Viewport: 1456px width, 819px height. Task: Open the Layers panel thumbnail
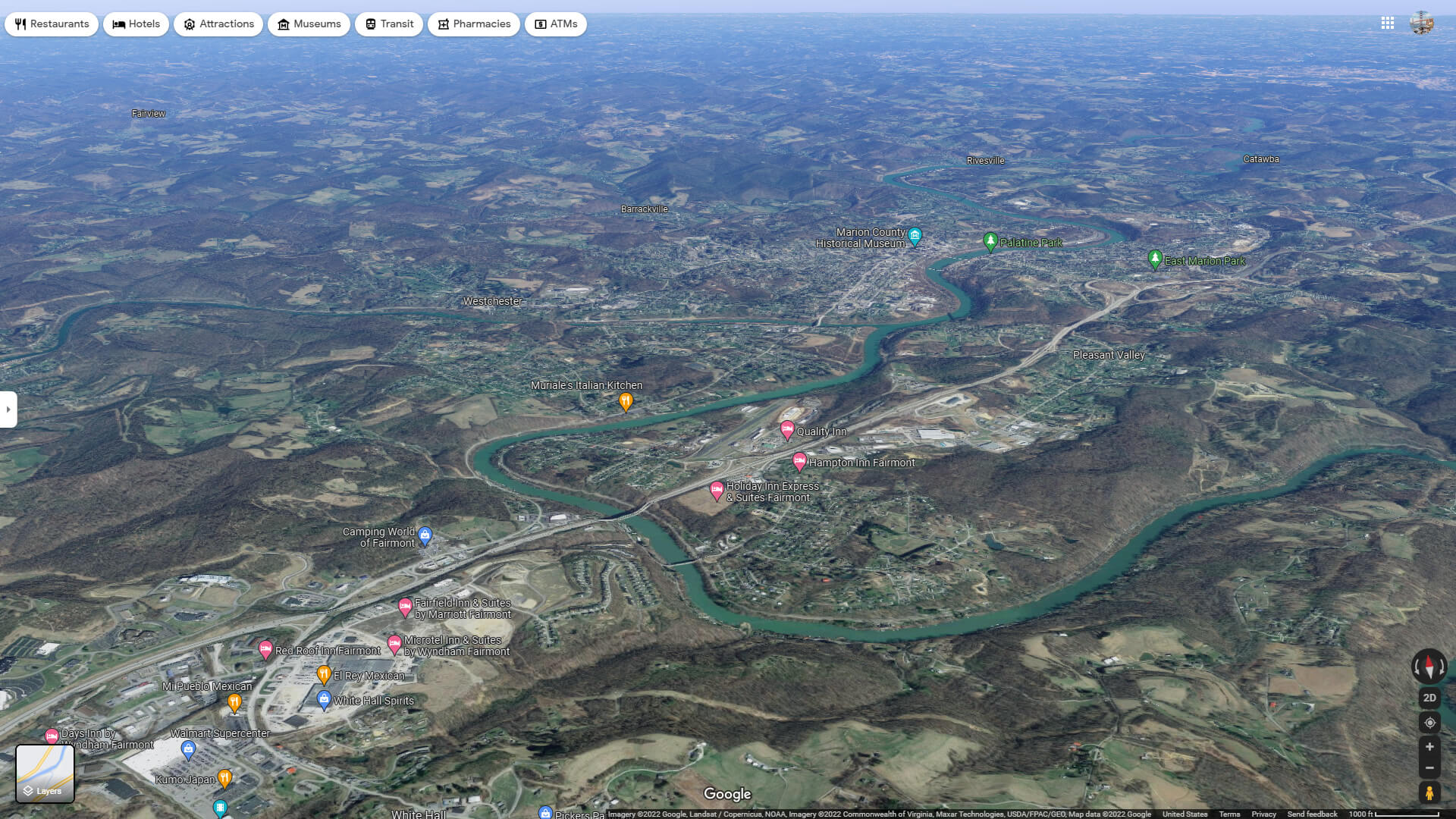(x=45, y=773)
